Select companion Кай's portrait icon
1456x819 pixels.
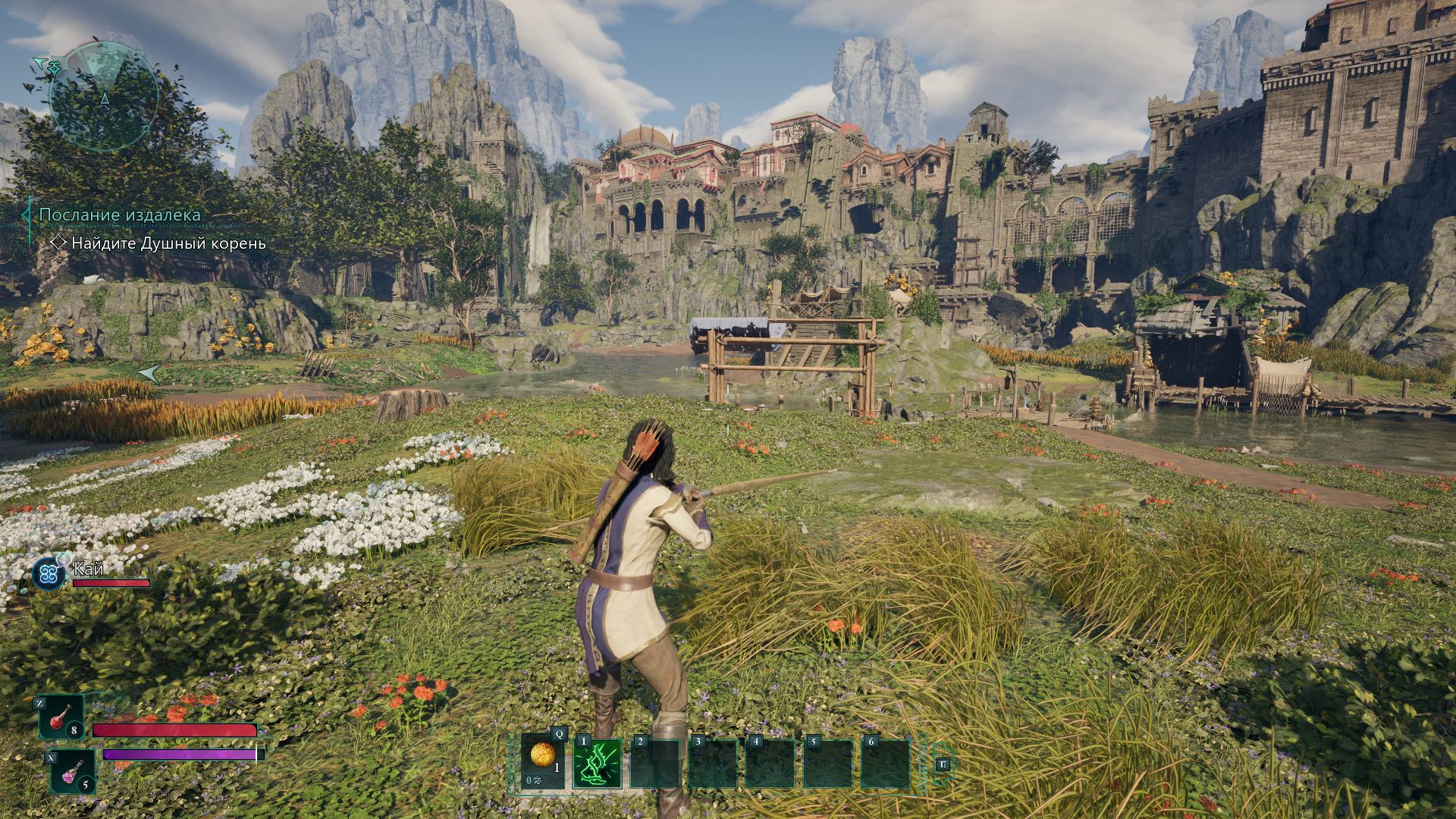coord(49,573)
